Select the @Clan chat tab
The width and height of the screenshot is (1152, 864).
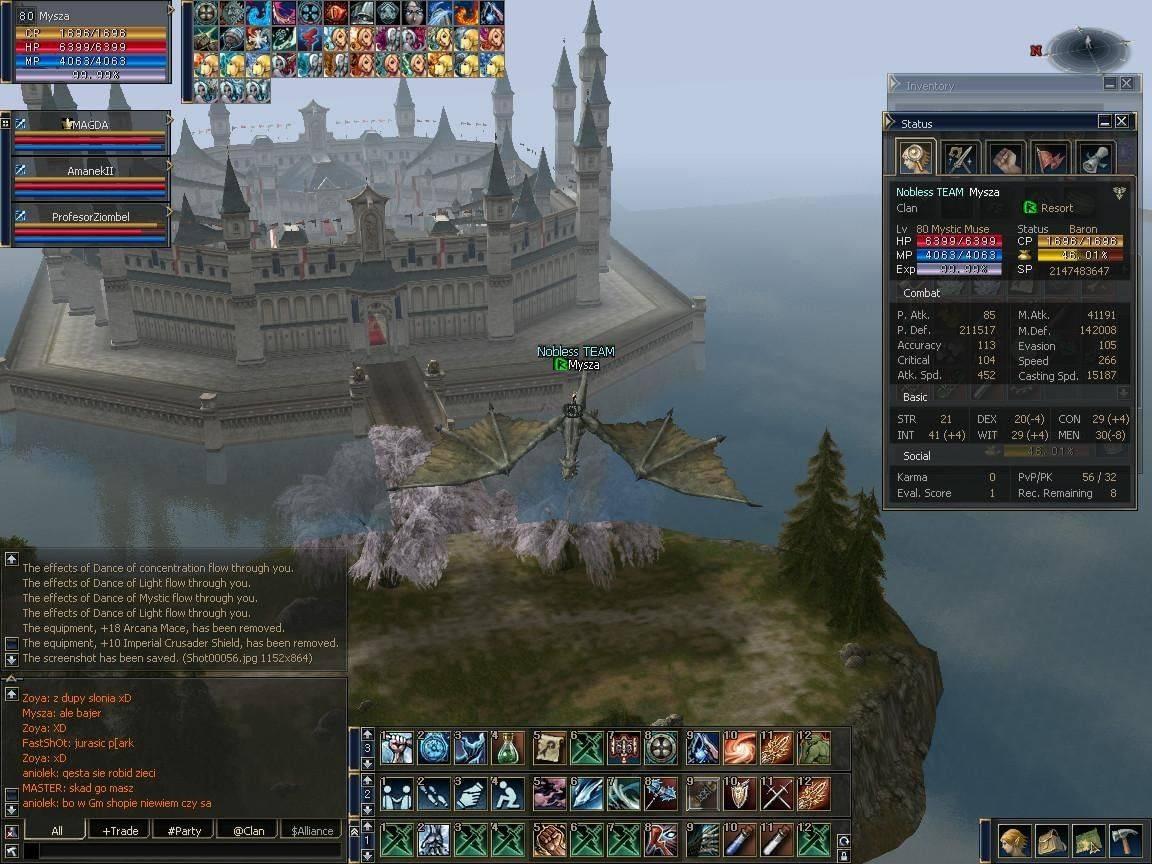coord(248,830)
